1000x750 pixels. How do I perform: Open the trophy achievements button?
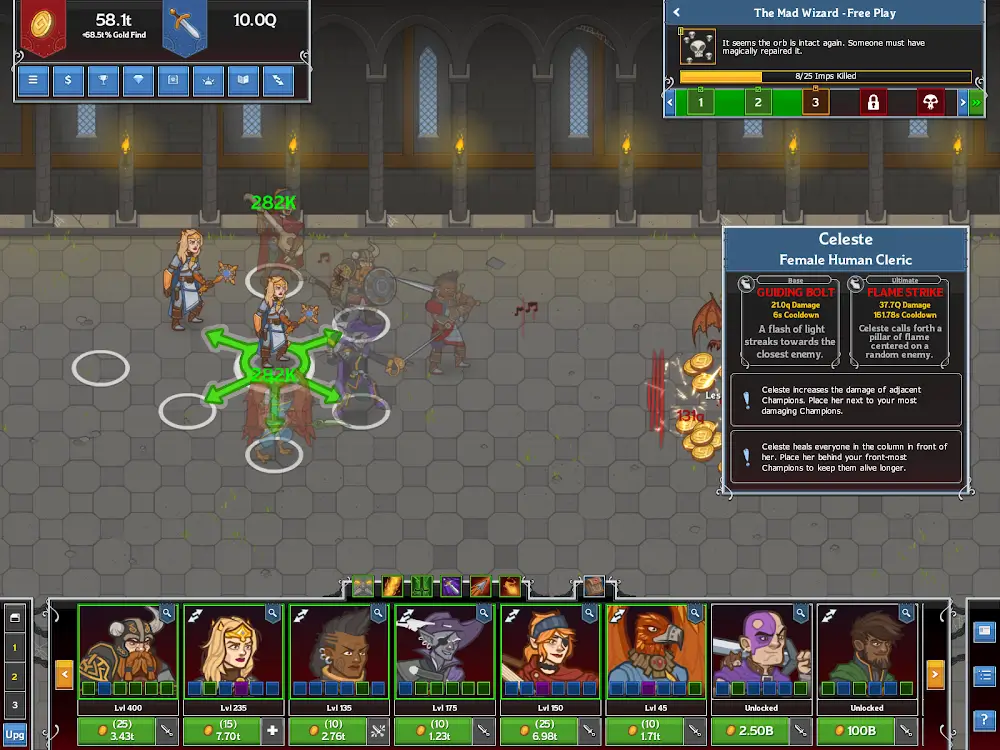coord(103,81)
